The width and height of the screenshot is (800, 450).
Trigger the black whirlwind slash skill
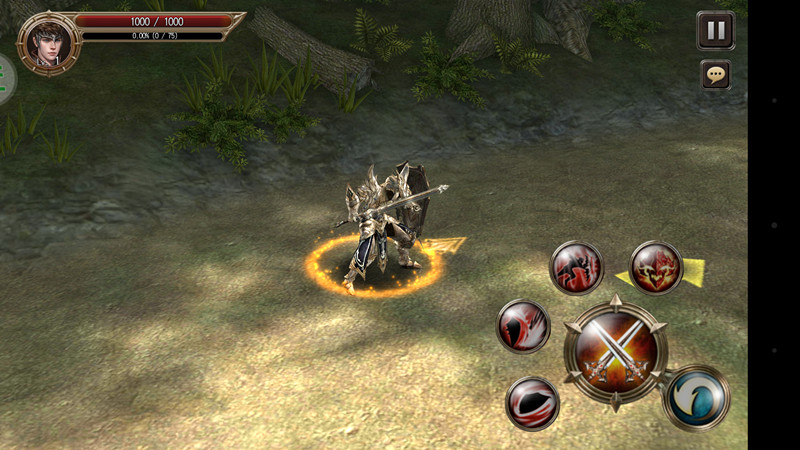click(x=532, y=403)
